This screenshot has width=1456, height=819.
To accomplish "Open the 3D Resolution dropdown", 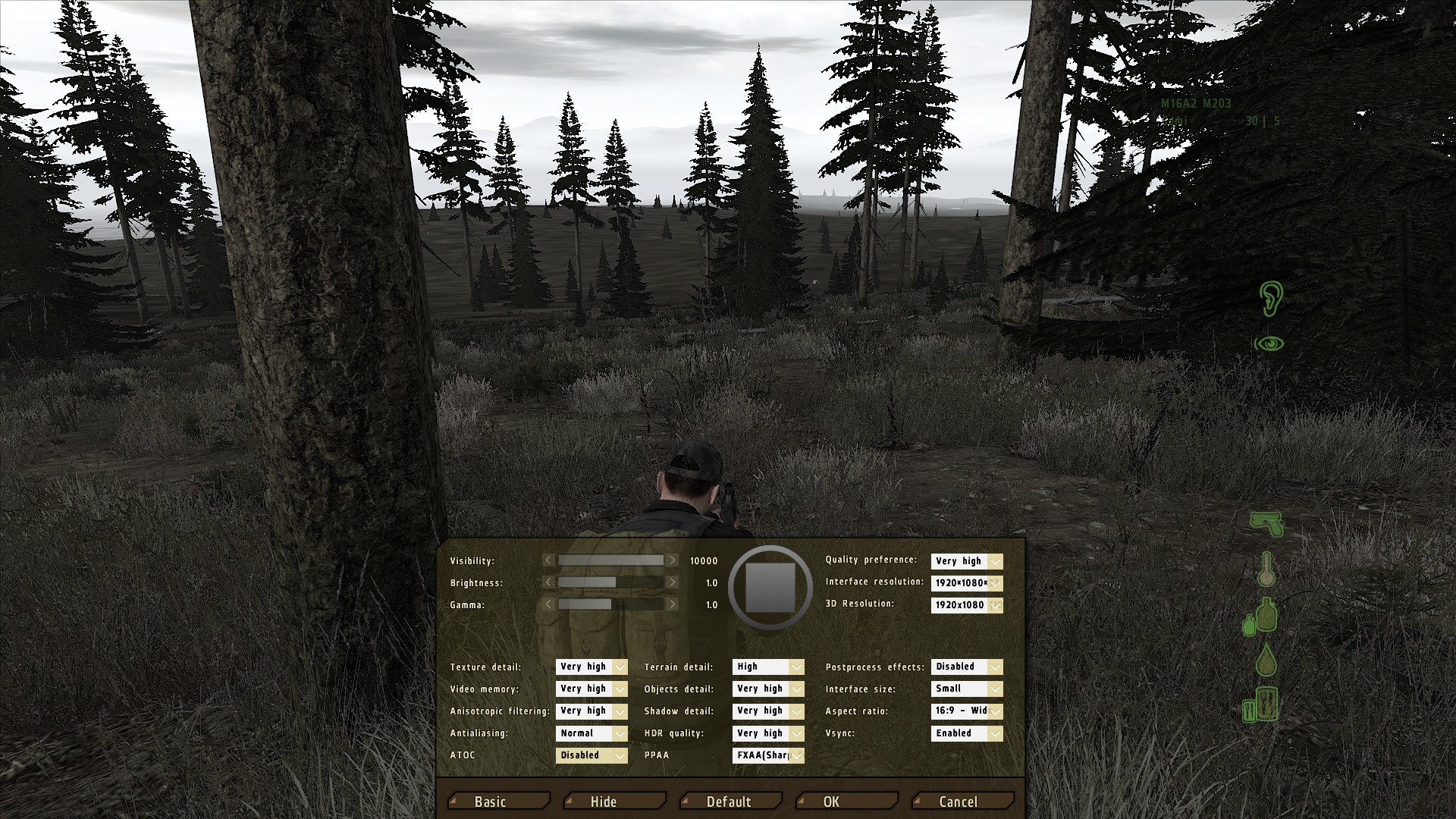I will pos(967,605).
